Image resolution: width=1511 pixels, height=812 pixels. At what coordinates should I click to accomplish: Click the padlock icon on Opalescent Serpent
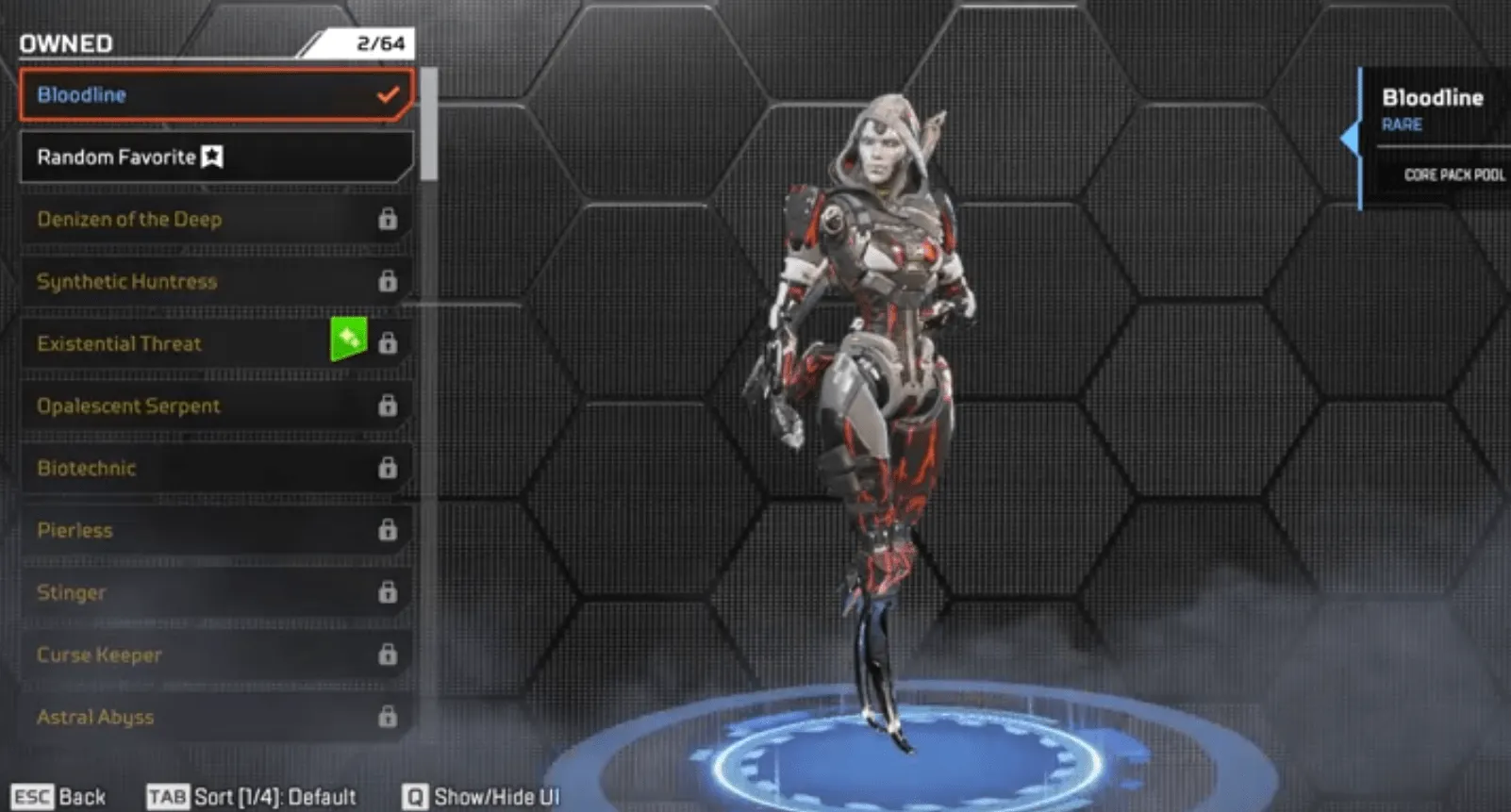click(388, 406)
